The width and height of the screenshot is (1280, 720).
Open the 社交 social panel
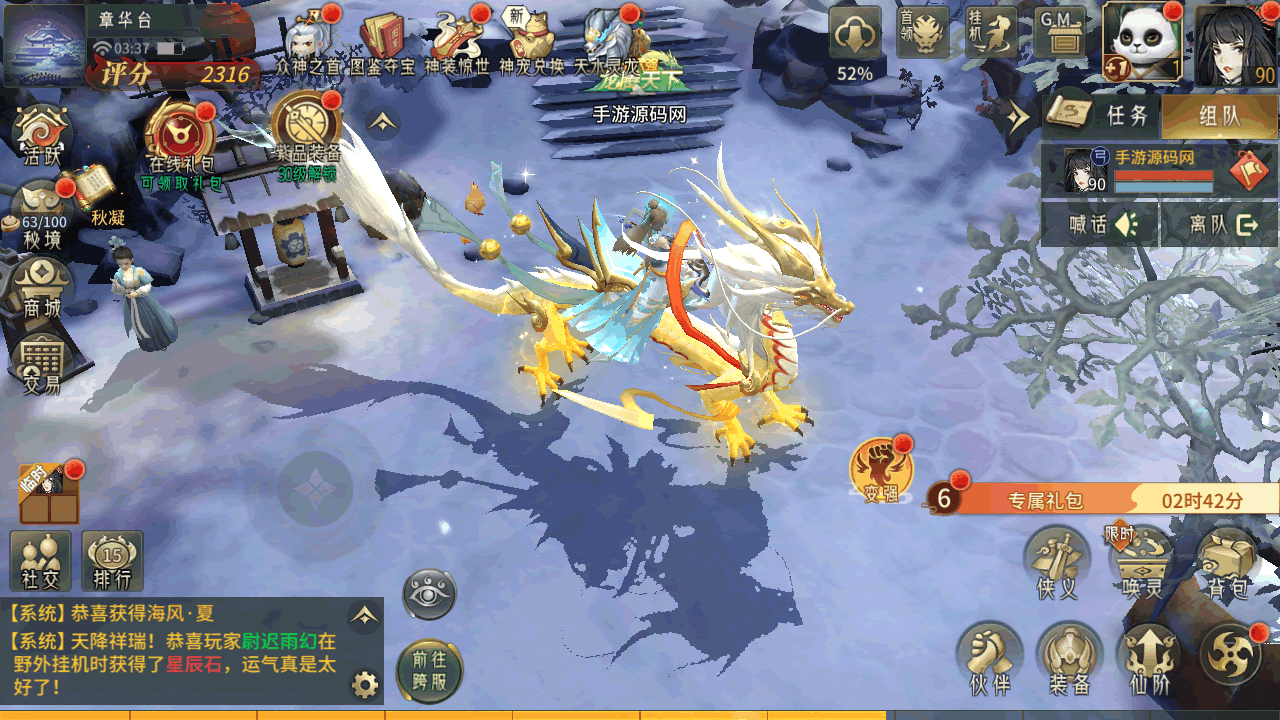coord(40,559)
